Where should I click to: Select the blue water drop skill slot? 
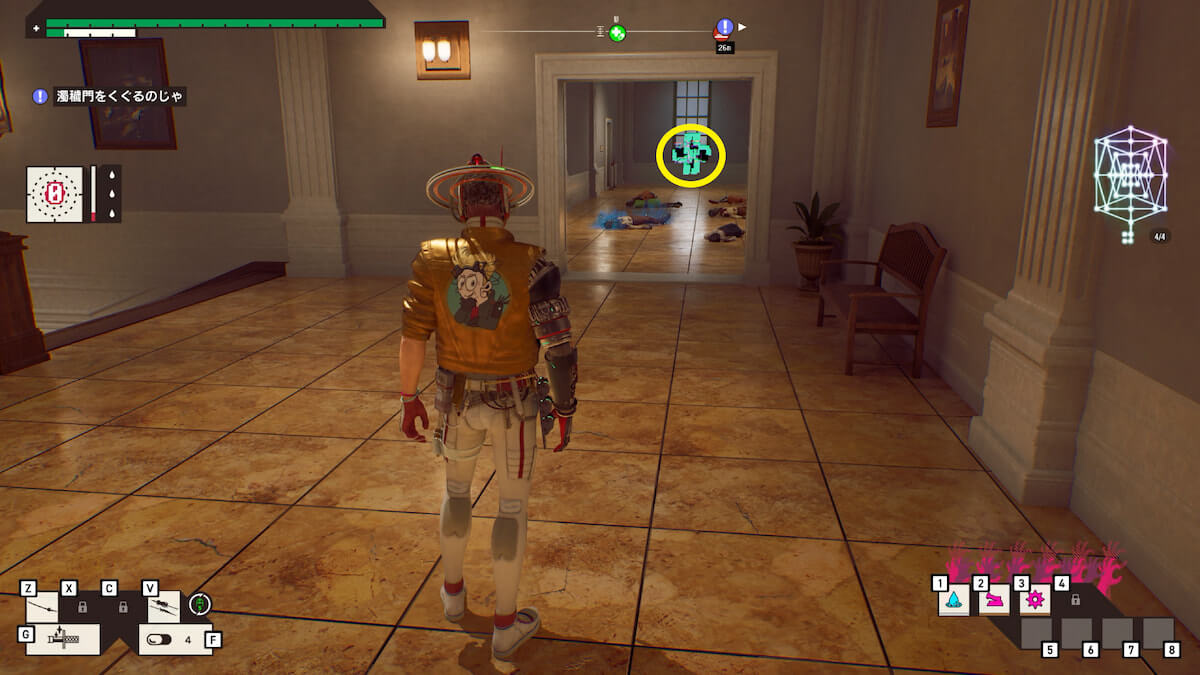(953, 600)
